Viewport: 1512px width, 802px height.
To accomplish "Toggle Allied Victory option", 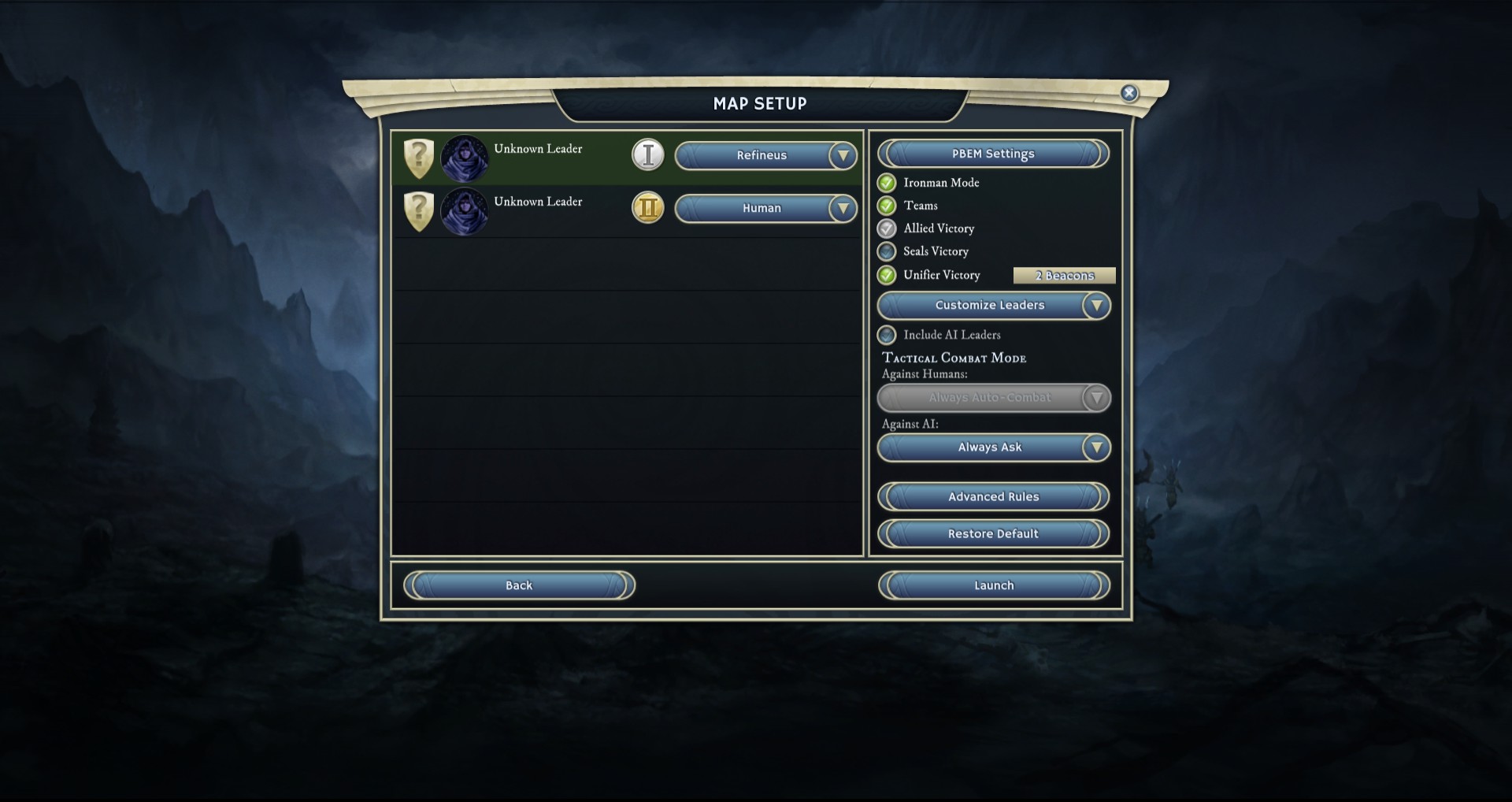I will coord(888,228).
